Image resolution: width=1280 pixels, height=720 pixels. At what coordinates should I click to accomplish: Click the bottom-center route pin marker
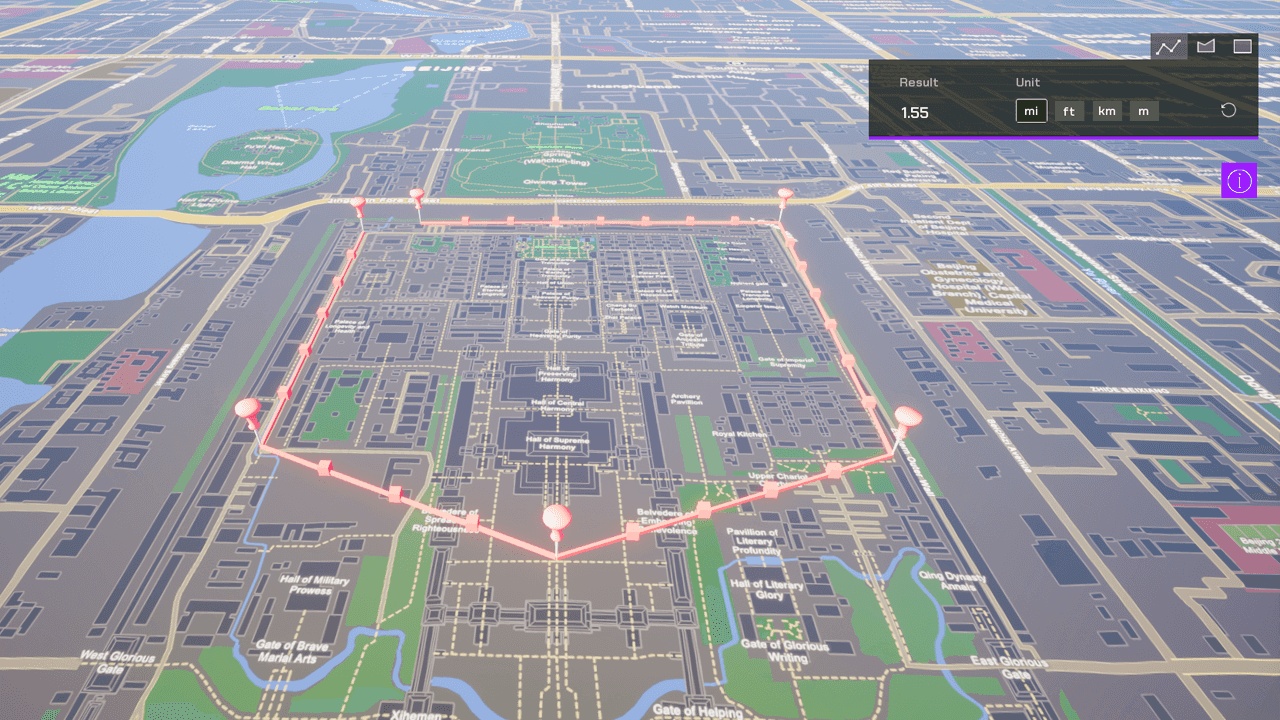pyautogui.click(x=556, y=518)
